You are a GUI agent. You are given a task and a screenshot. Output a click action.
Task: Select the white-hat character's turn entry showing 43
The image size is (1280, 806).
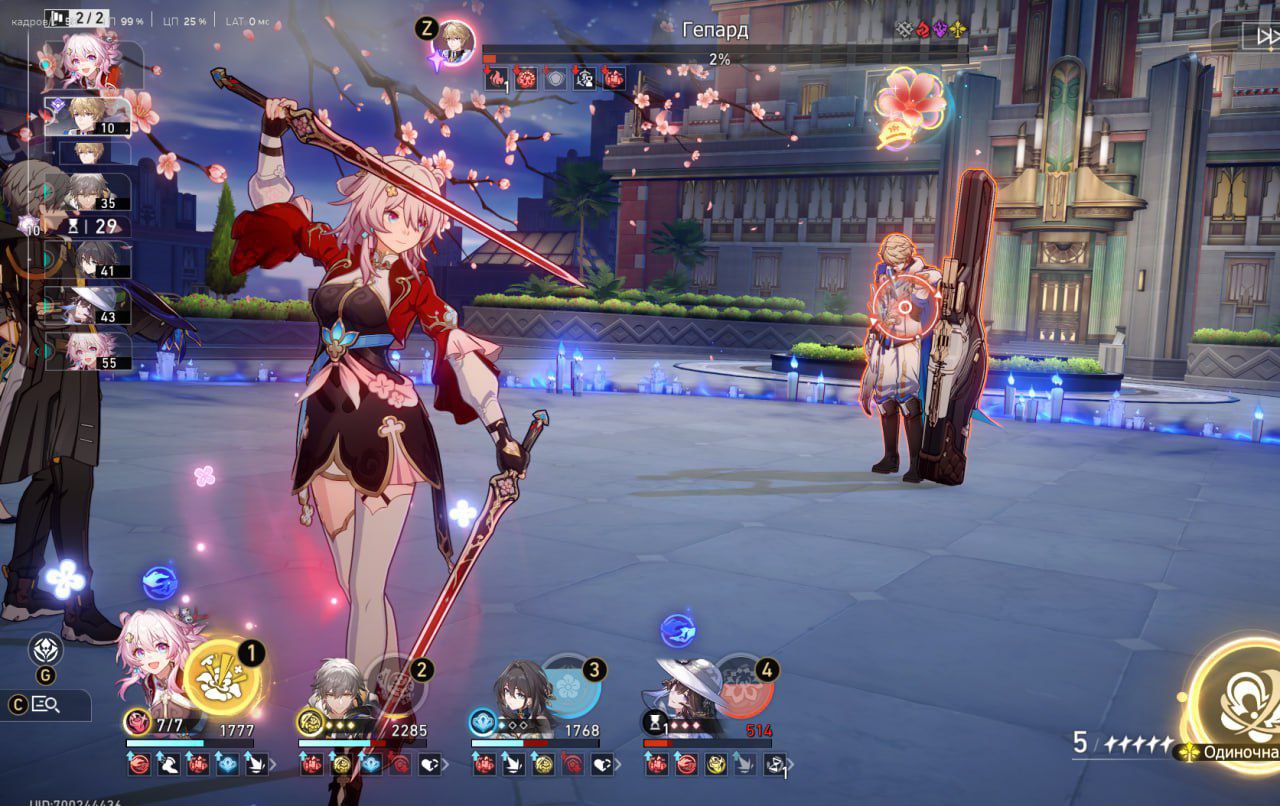coord(100,306)
